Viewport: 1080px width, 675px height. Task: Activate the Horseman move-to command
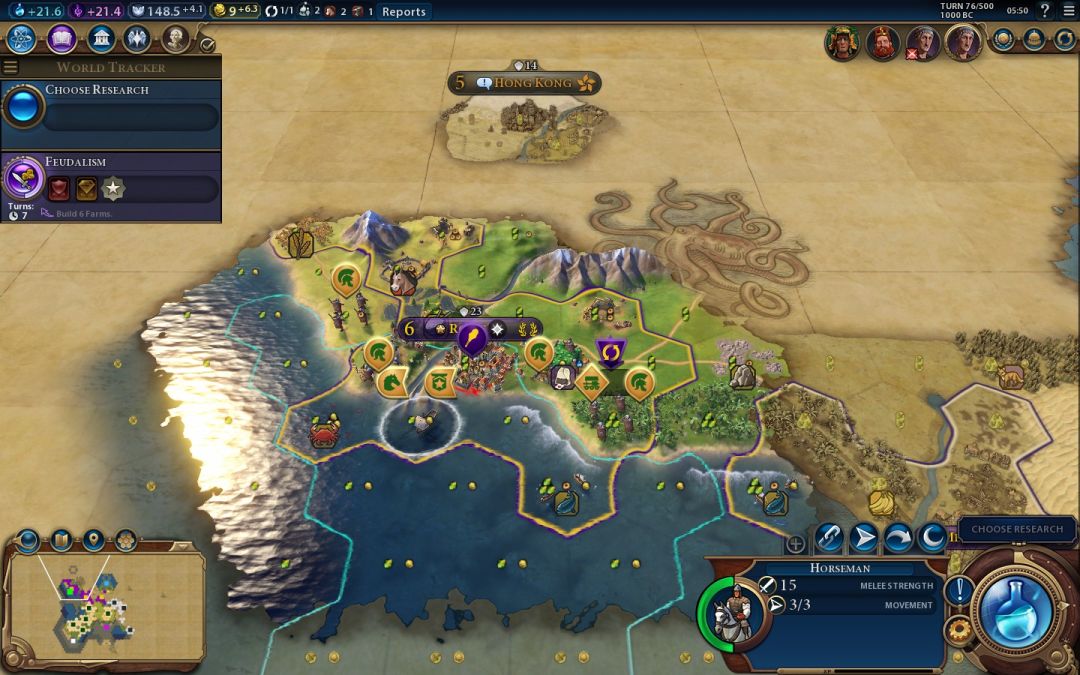pos(863,538)
